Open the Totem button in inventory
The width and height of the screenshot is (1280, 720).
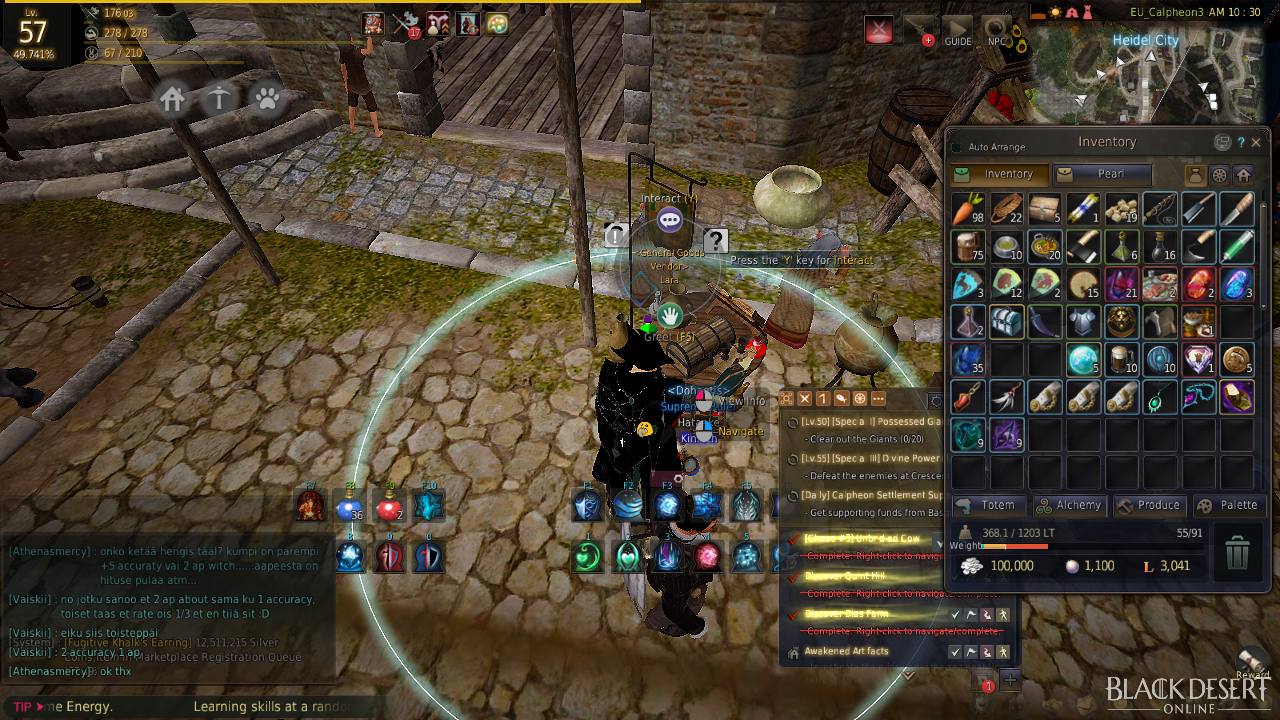coord(988,505)
